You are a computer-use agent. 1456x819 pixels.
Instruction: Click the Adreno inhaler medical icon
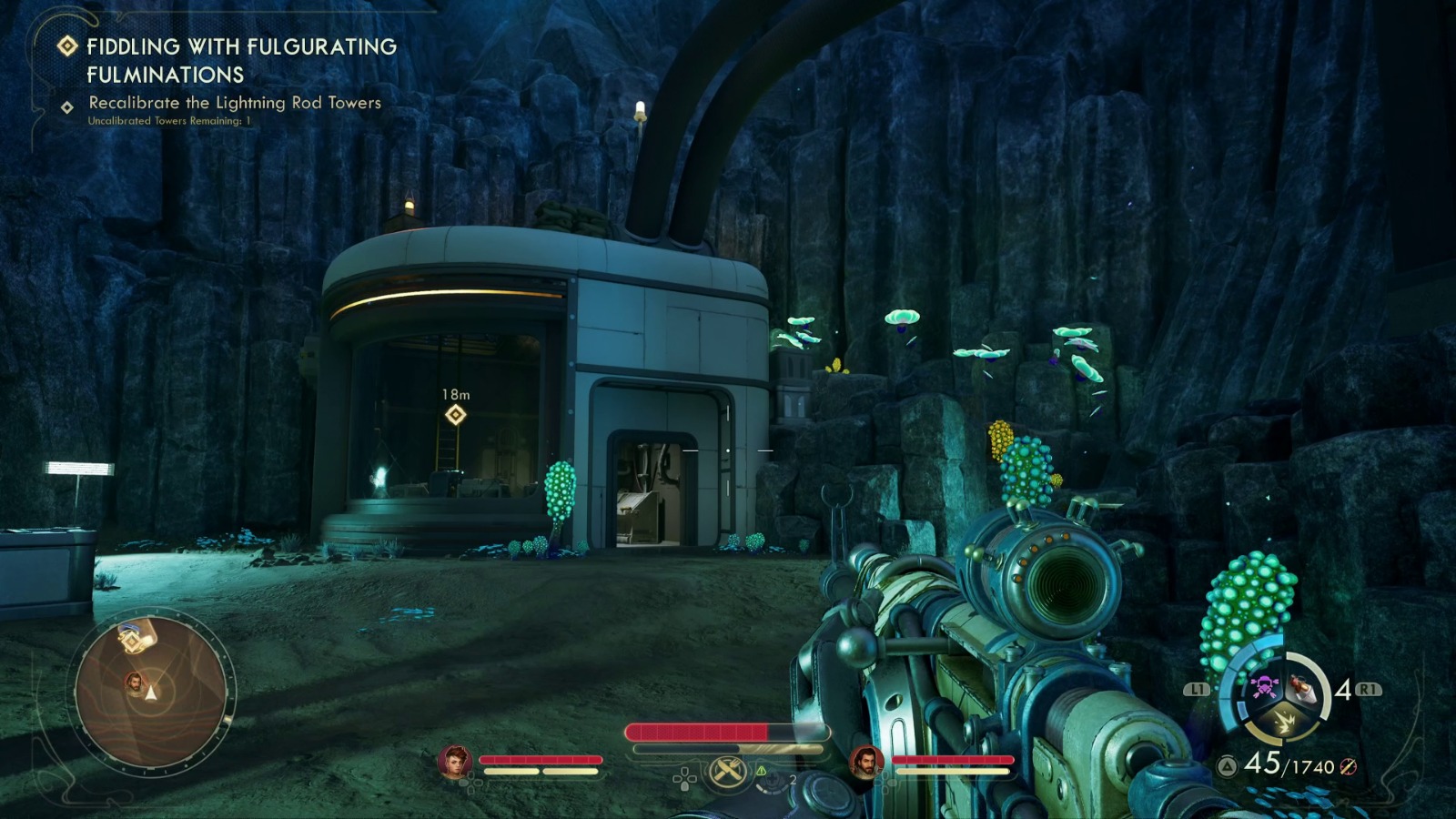coord(774,780)
